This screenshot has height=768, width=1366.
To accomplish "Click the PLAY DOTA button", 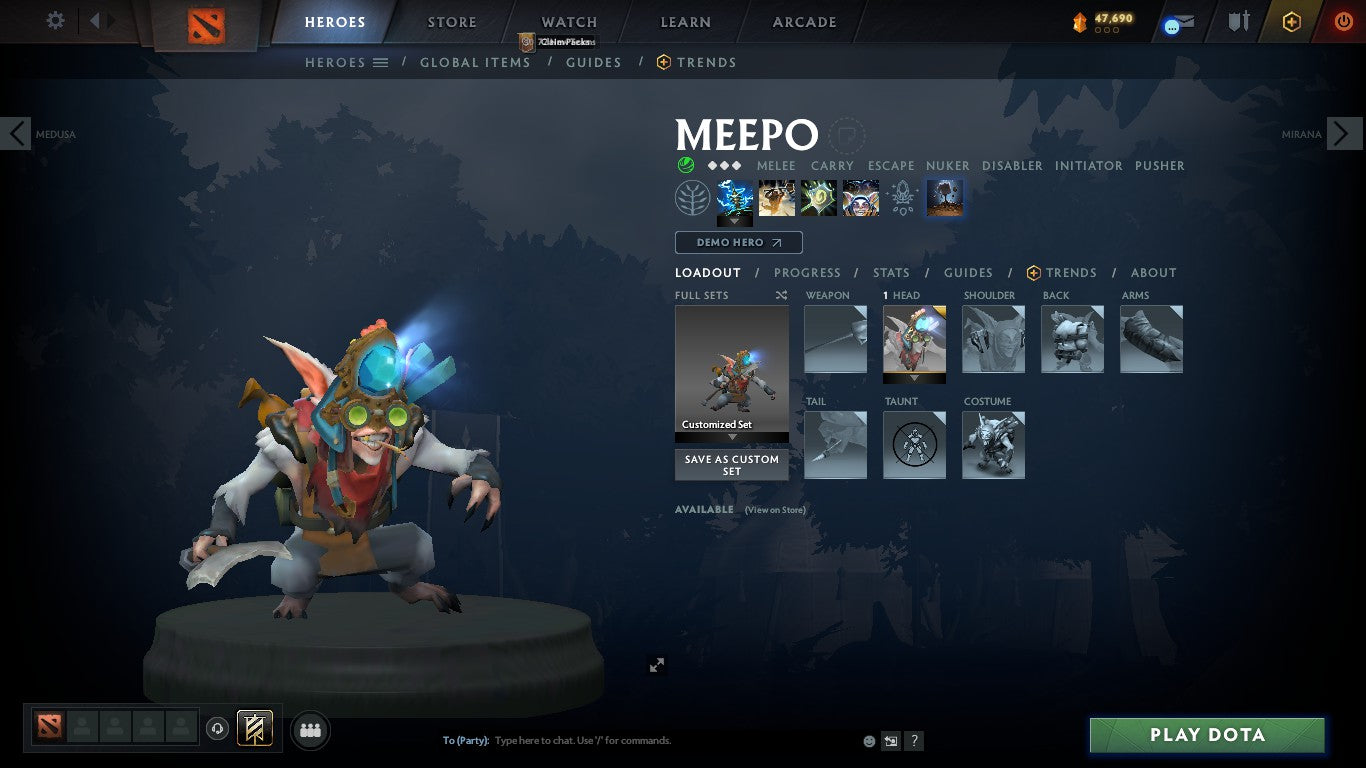I will coord(1206,734).
